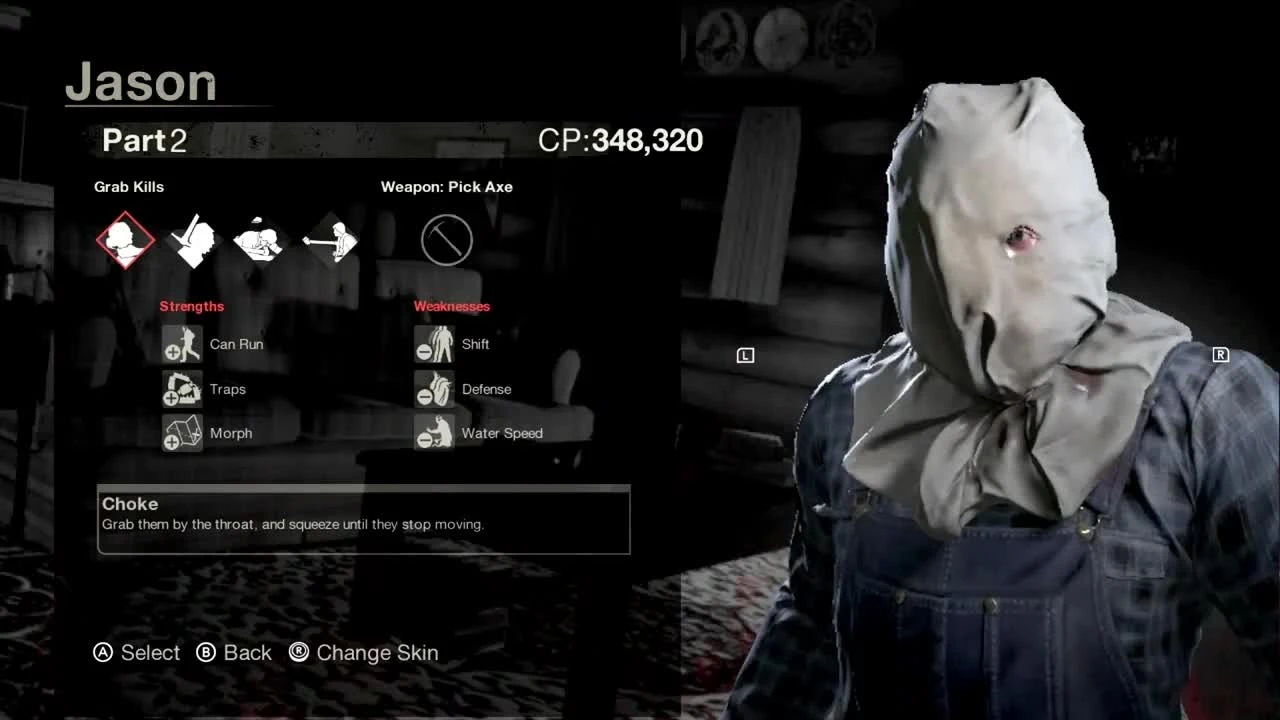Select the pick axe head-strike grab kill
This screenshot has height=720, width=1280.
click(x=193, y=238)
